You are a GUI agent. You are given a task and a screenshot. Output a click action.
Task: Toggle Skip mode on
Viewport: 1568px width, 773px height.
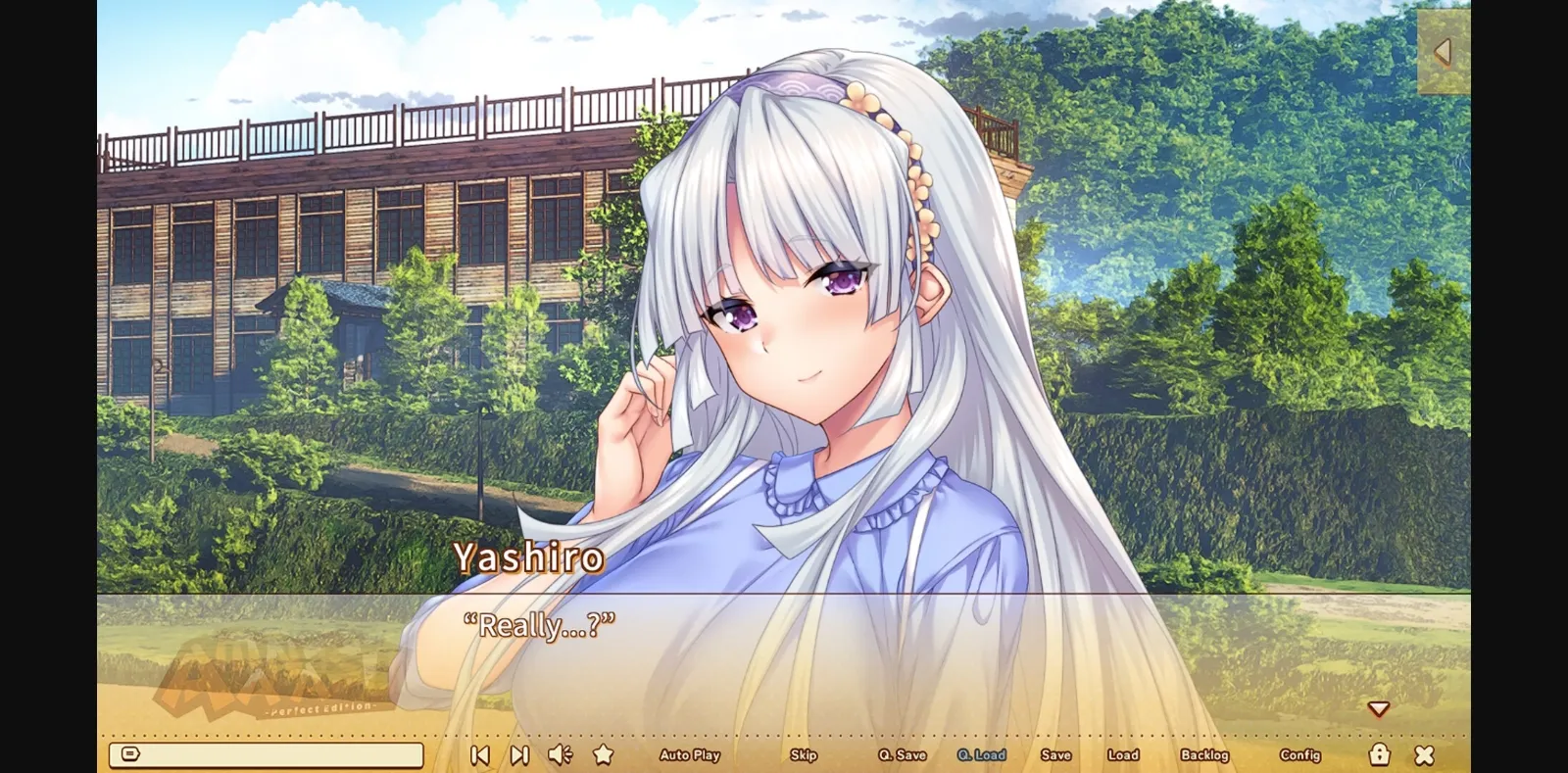click(804, 754)
